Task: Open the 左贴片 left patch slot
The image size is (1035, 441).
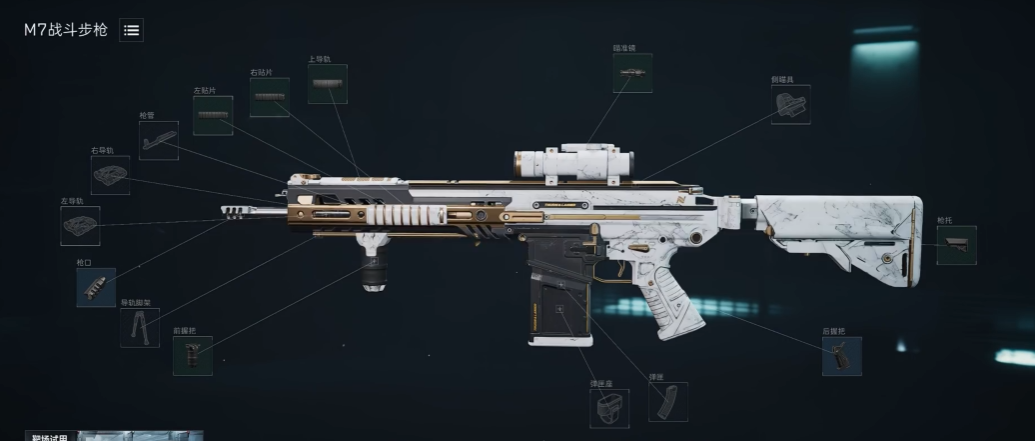Action: point(213,116)
